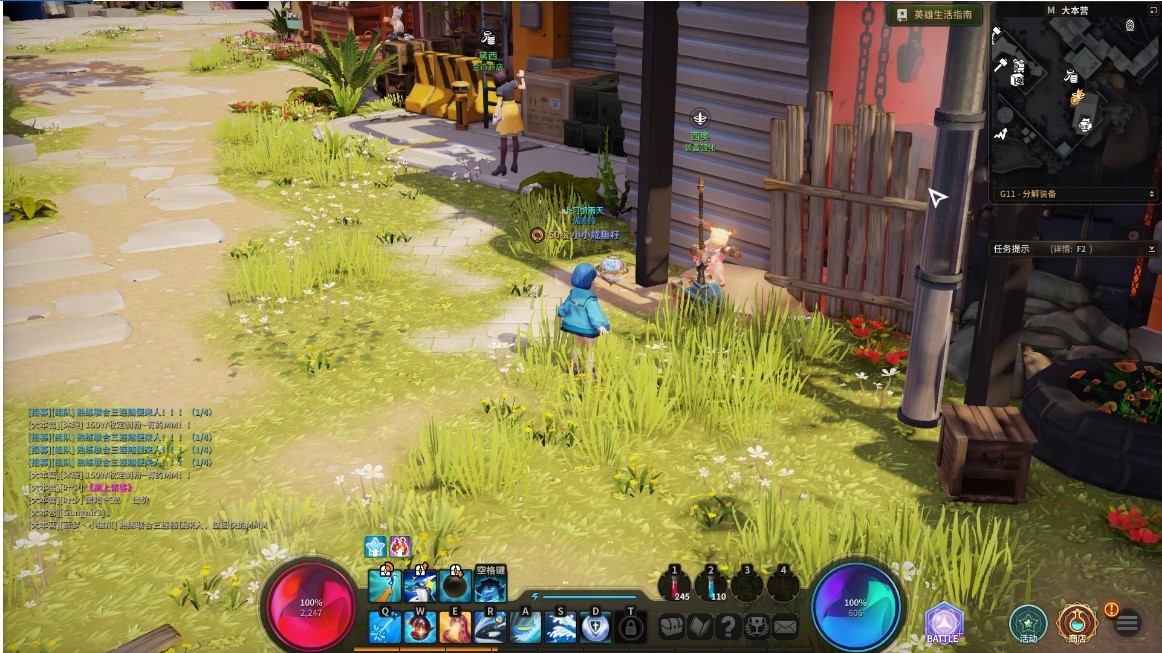The image size is (1162, 653).
Task: Open the trophy achievements icon
Action: [757, 627]
